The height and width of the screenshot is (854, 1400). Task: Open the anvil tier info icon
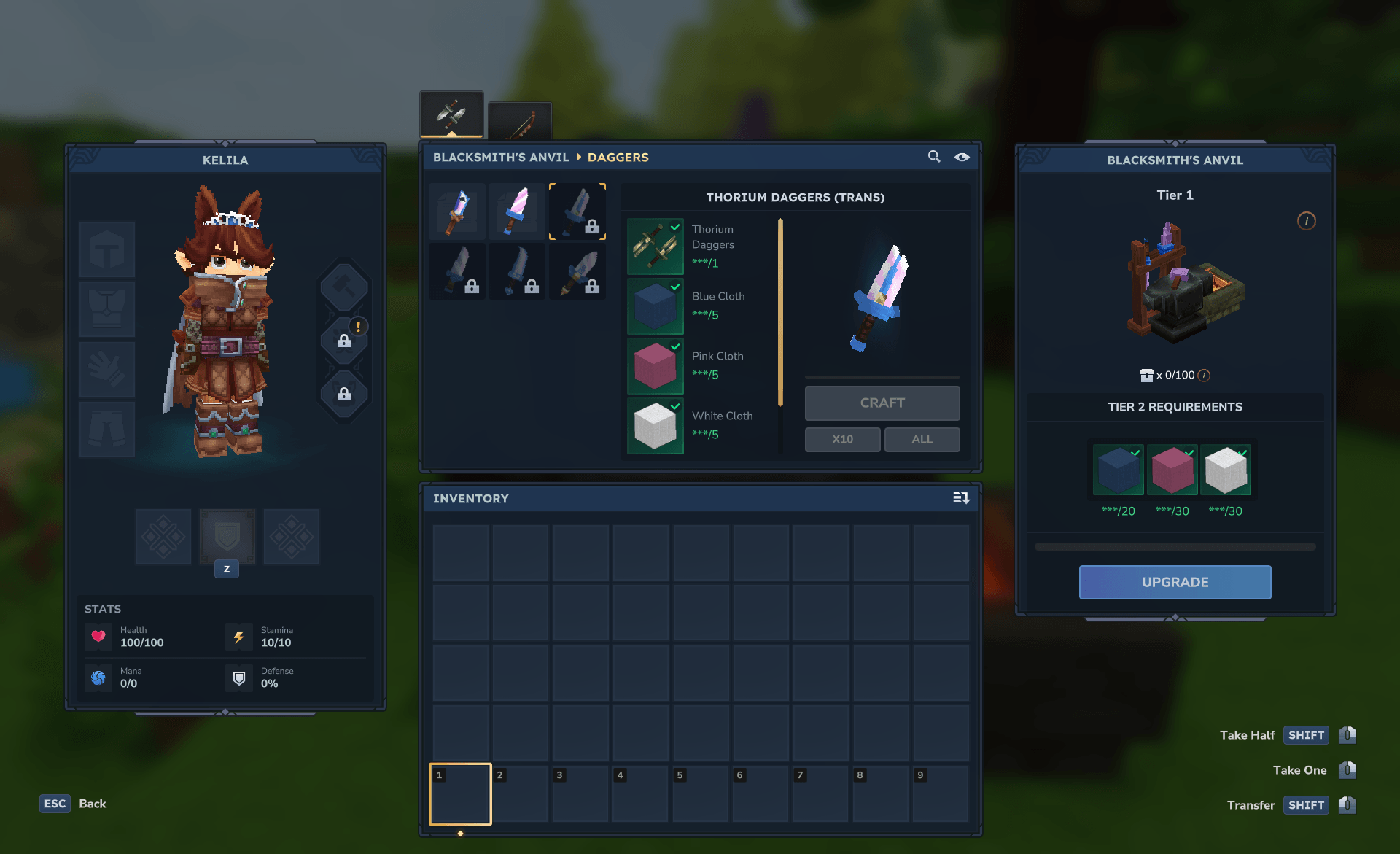pos(1306,221)
